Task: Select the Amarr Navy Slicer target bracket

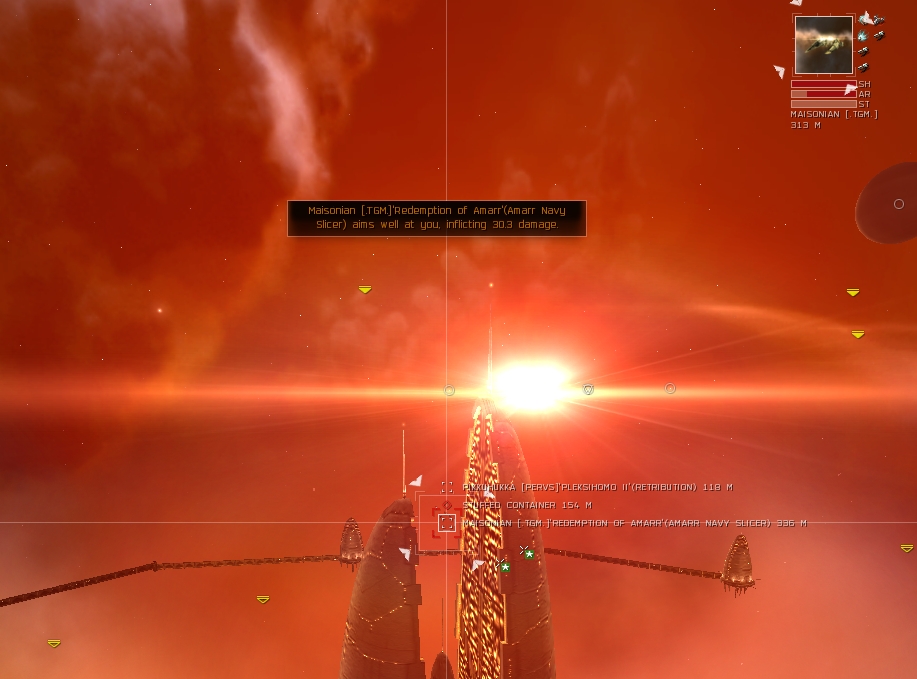Action: click(x=447, y=522)
